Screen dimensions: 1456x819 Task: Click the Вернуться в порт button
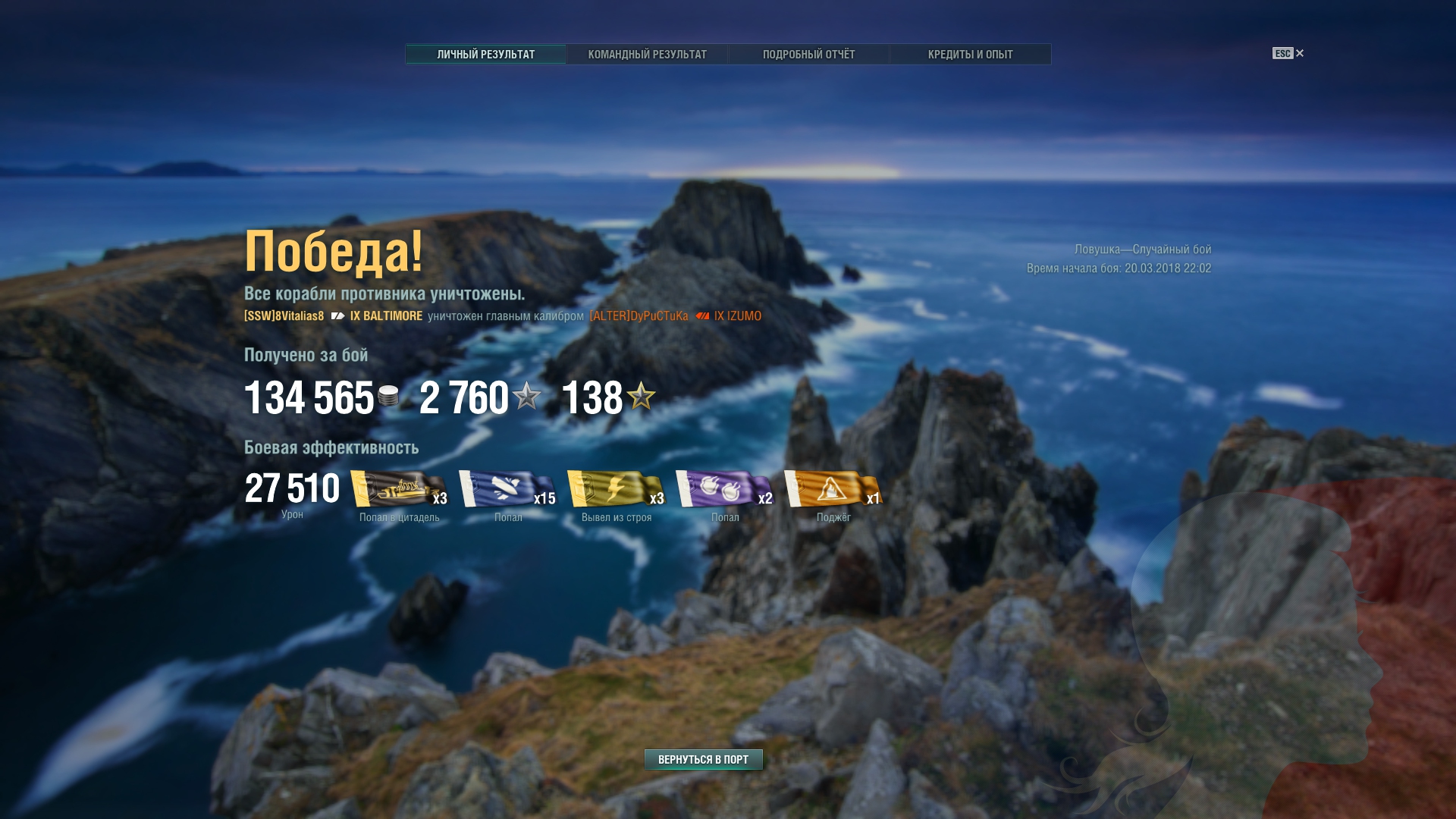coord(703,759)
